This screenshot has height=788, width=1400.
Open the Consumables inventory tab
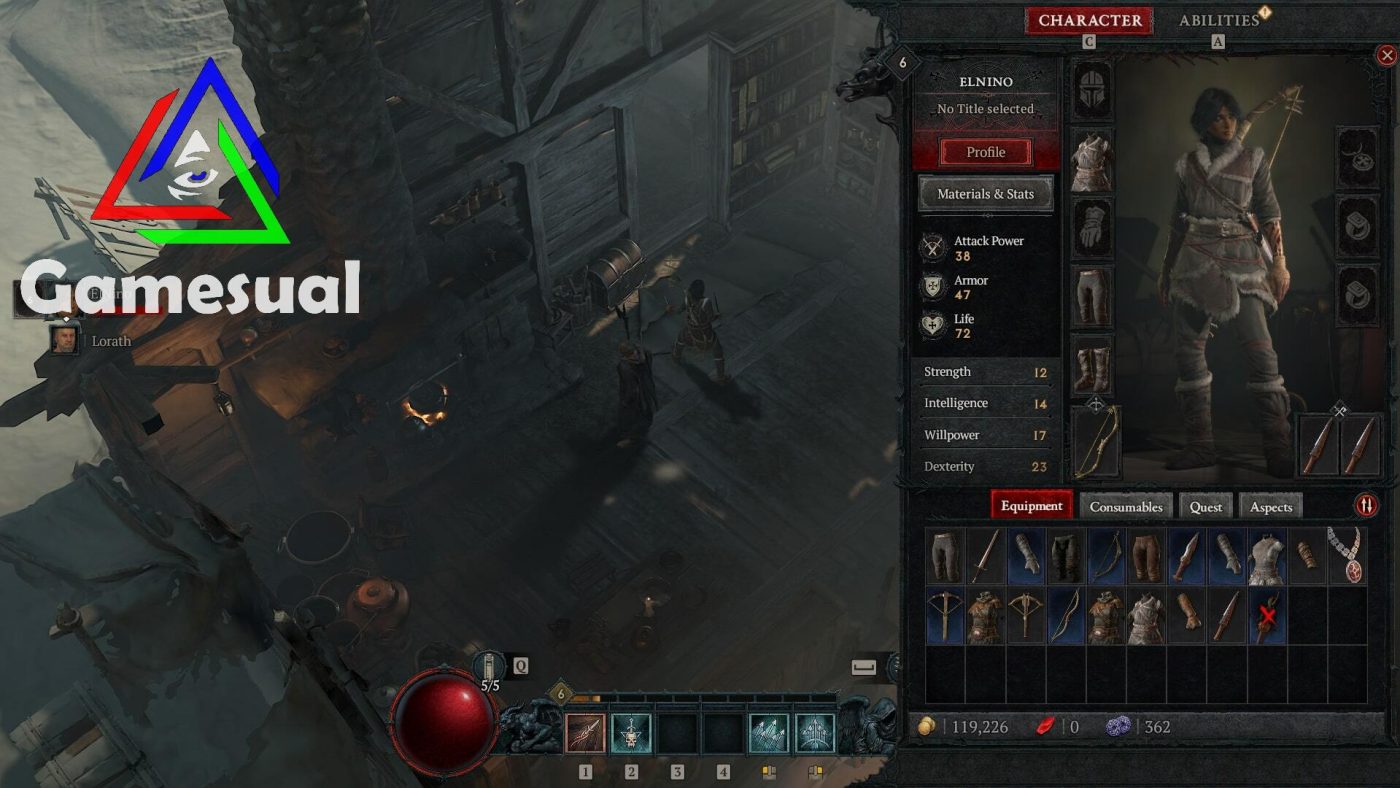coord(1127,507)
